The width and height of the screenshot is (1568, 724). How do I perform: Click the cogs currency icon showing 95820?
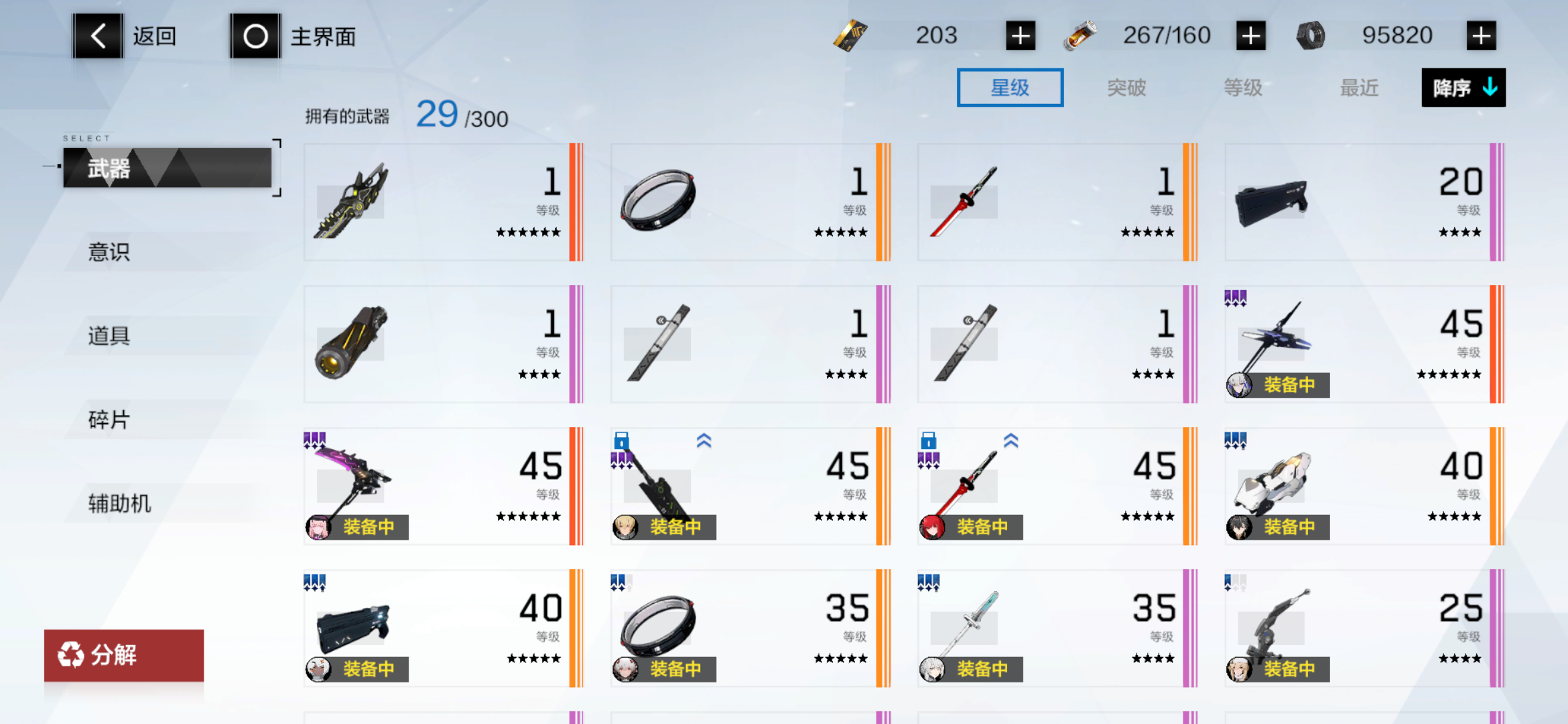pos(1309,35)
